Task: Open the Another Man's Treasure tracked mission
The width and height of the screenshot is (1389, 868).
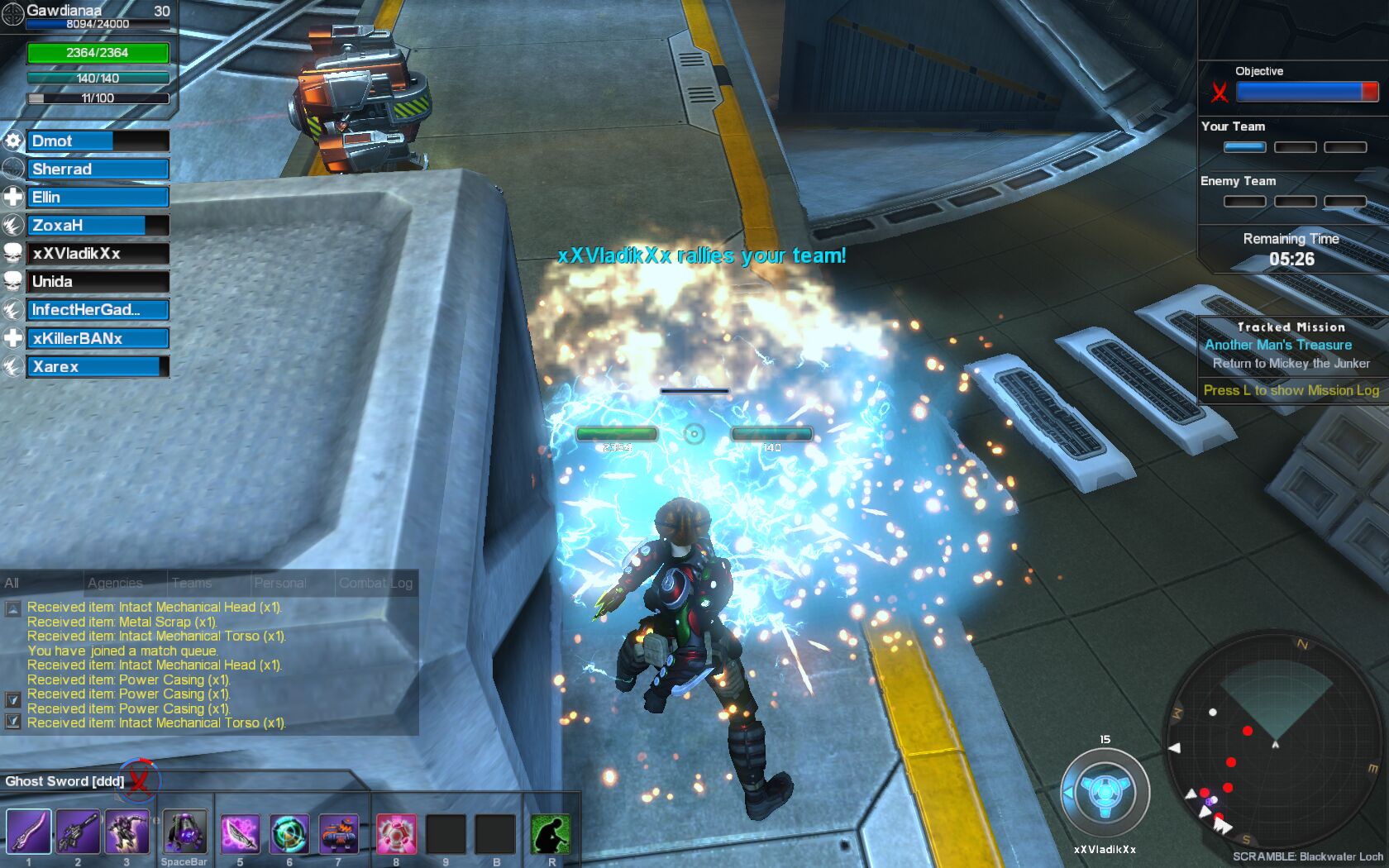Action: tap(1278, 345)
